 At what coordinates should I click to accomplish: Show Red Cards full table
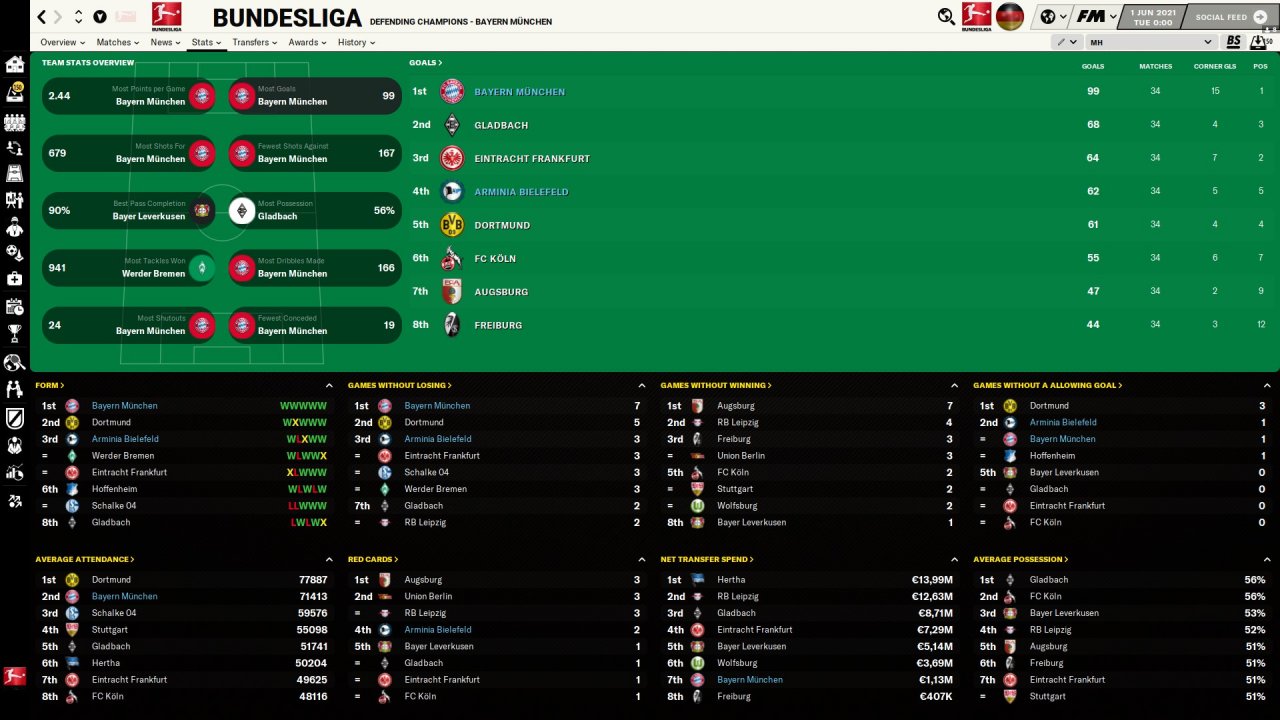point(372,559)
